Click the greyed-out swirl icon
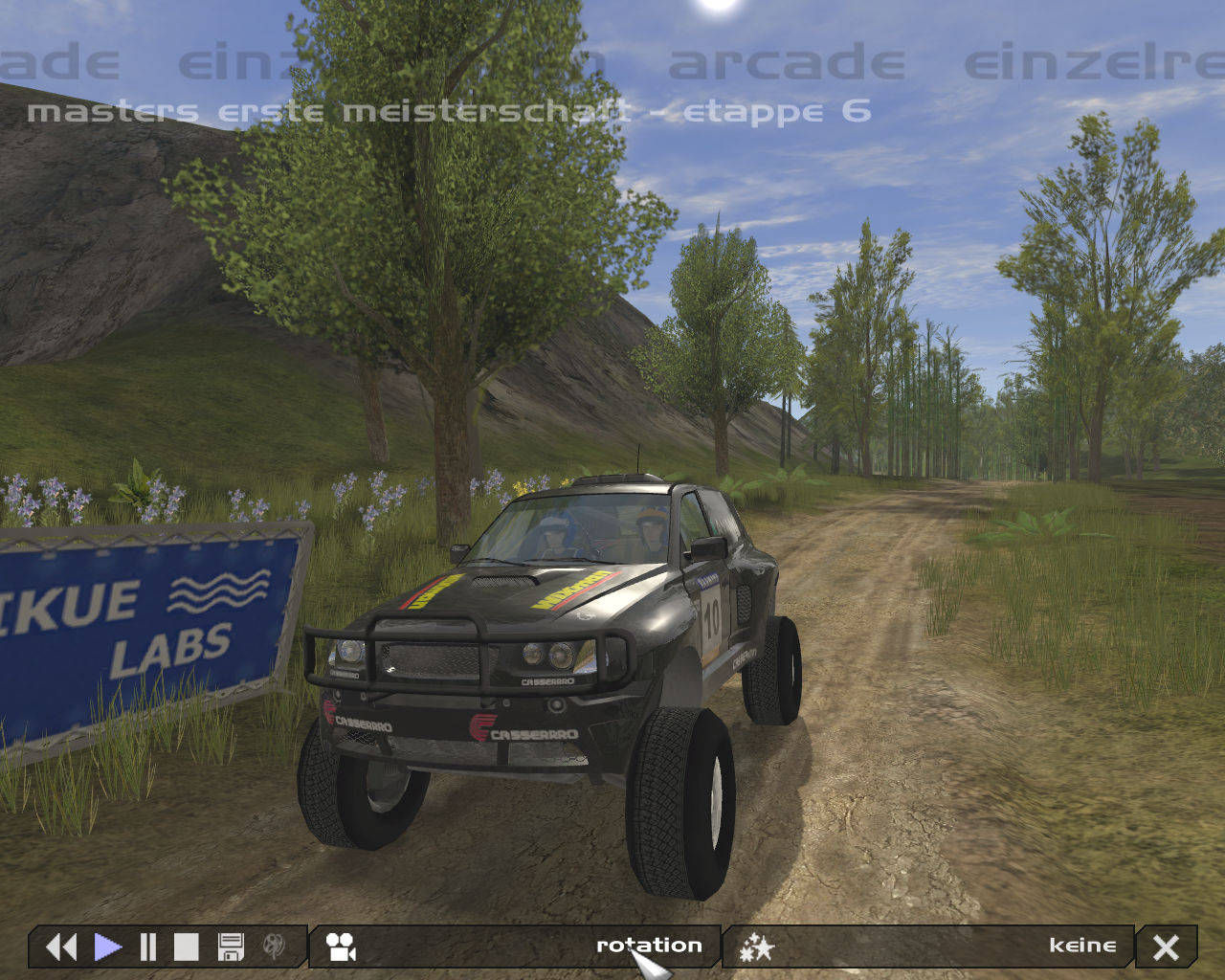The image size is (1225, 980). coord(274,947)
